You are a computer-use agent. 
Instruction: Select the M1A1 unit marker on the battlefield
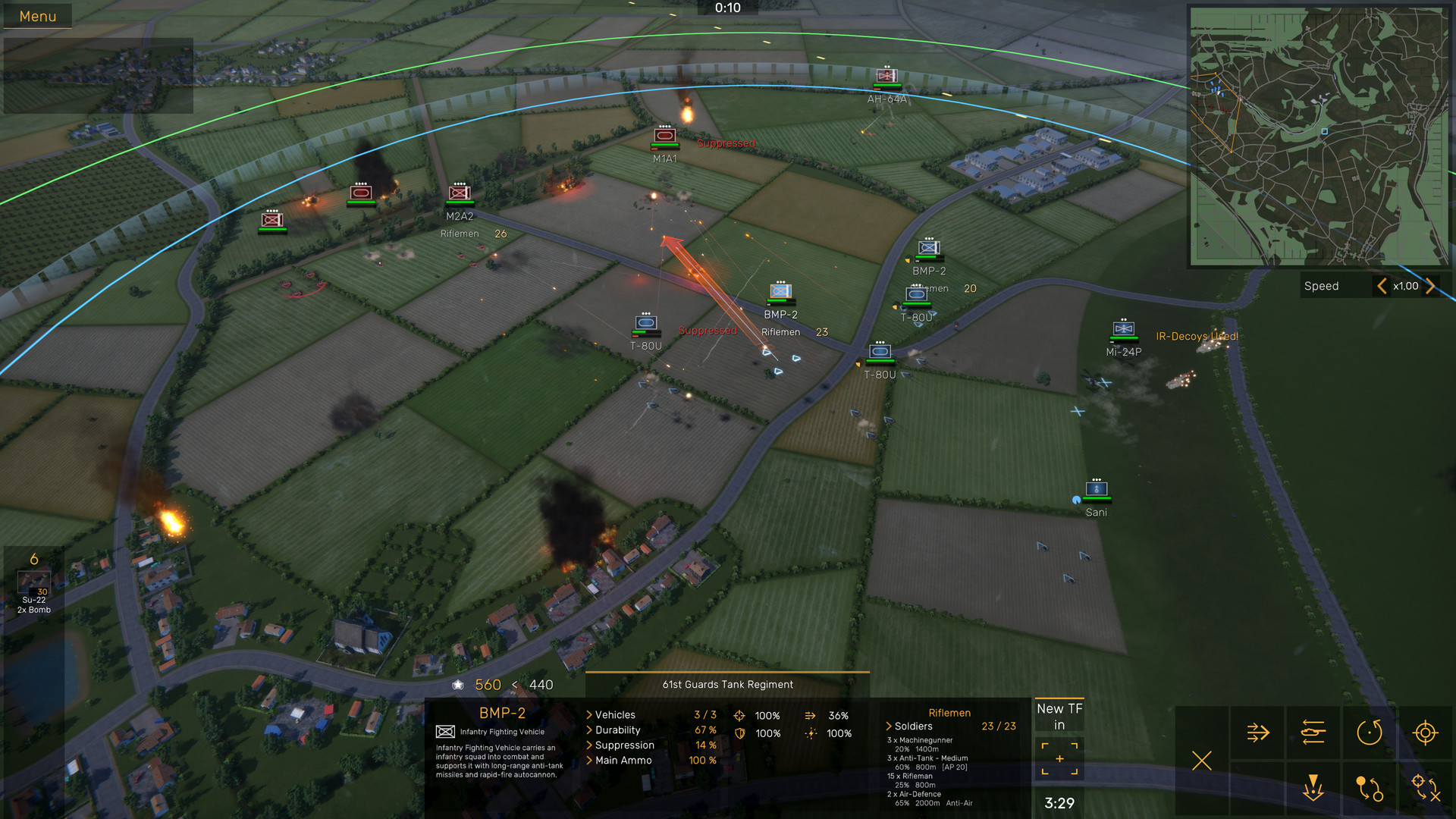pos(665,136)
